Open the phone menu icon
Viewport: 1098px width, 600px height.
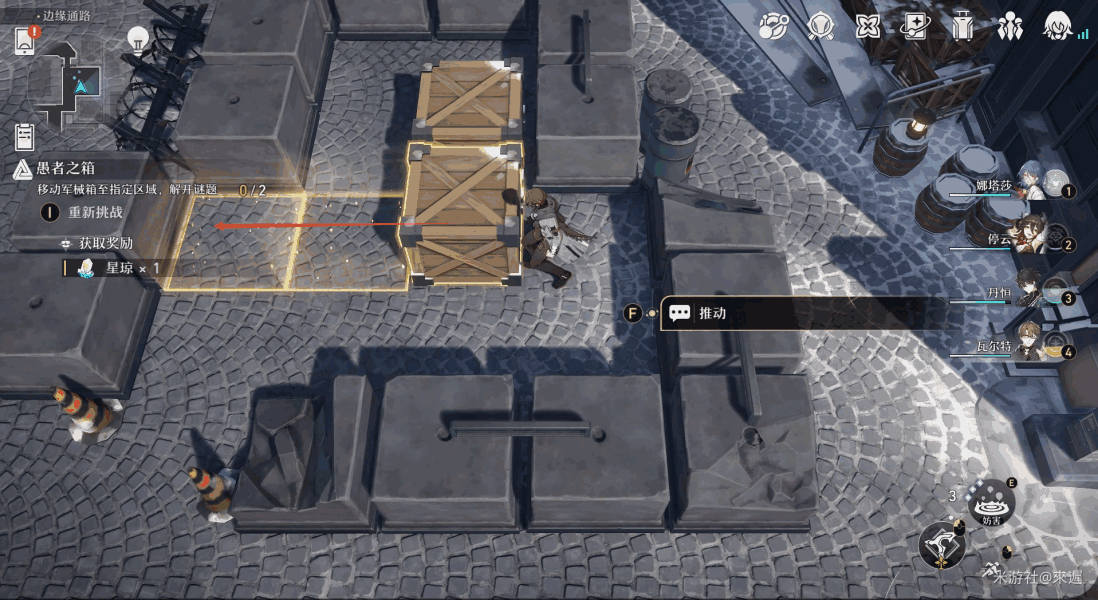tap(25, 41)
